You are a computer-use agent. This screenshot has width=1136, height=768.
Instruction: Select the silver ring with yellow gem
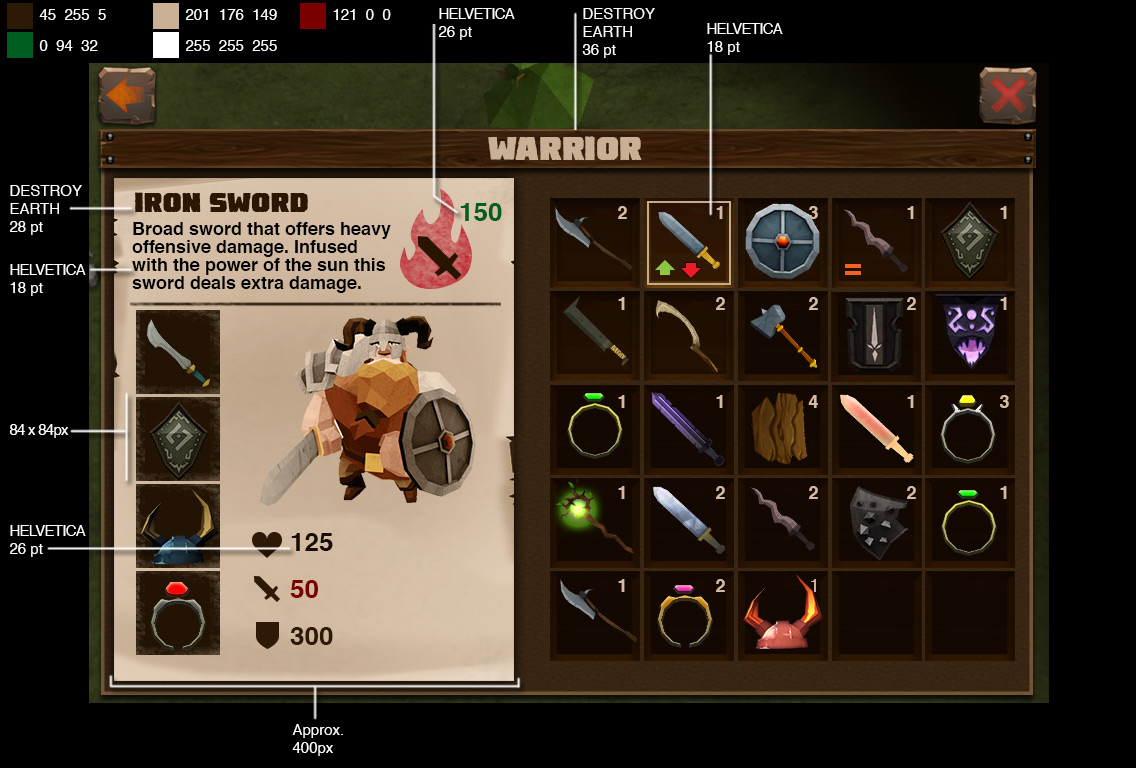[x=970, y=429]
